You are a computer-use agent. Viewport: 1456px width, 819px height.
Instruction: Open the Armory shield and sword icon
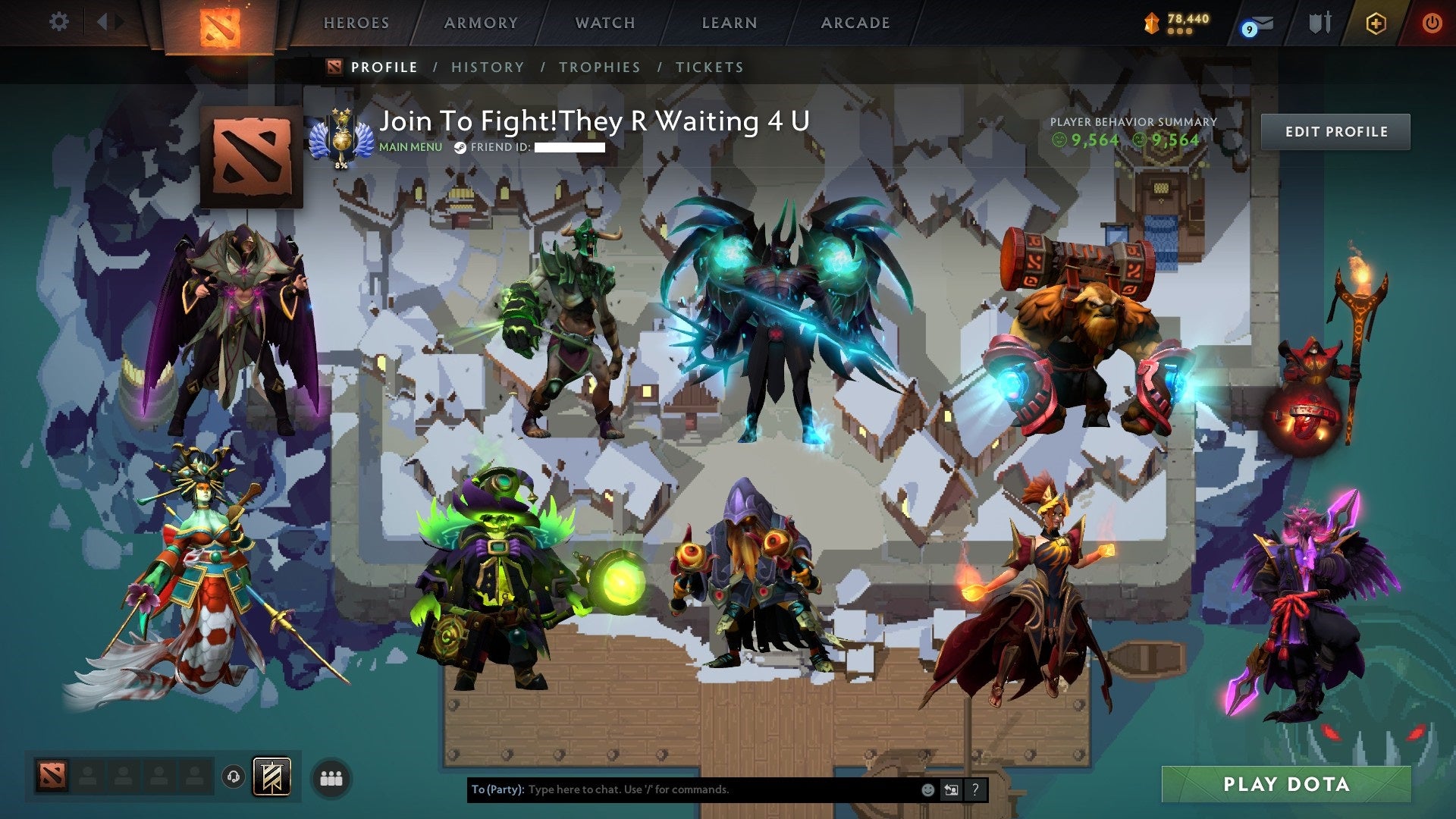(x=1319, y=22)
